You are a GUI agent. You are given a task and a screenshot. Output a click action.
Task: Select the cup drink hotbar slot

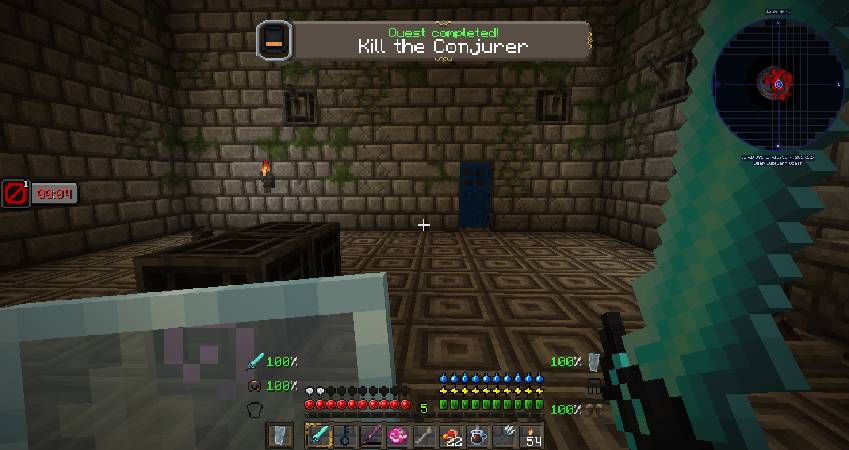[x=478, y=436]
